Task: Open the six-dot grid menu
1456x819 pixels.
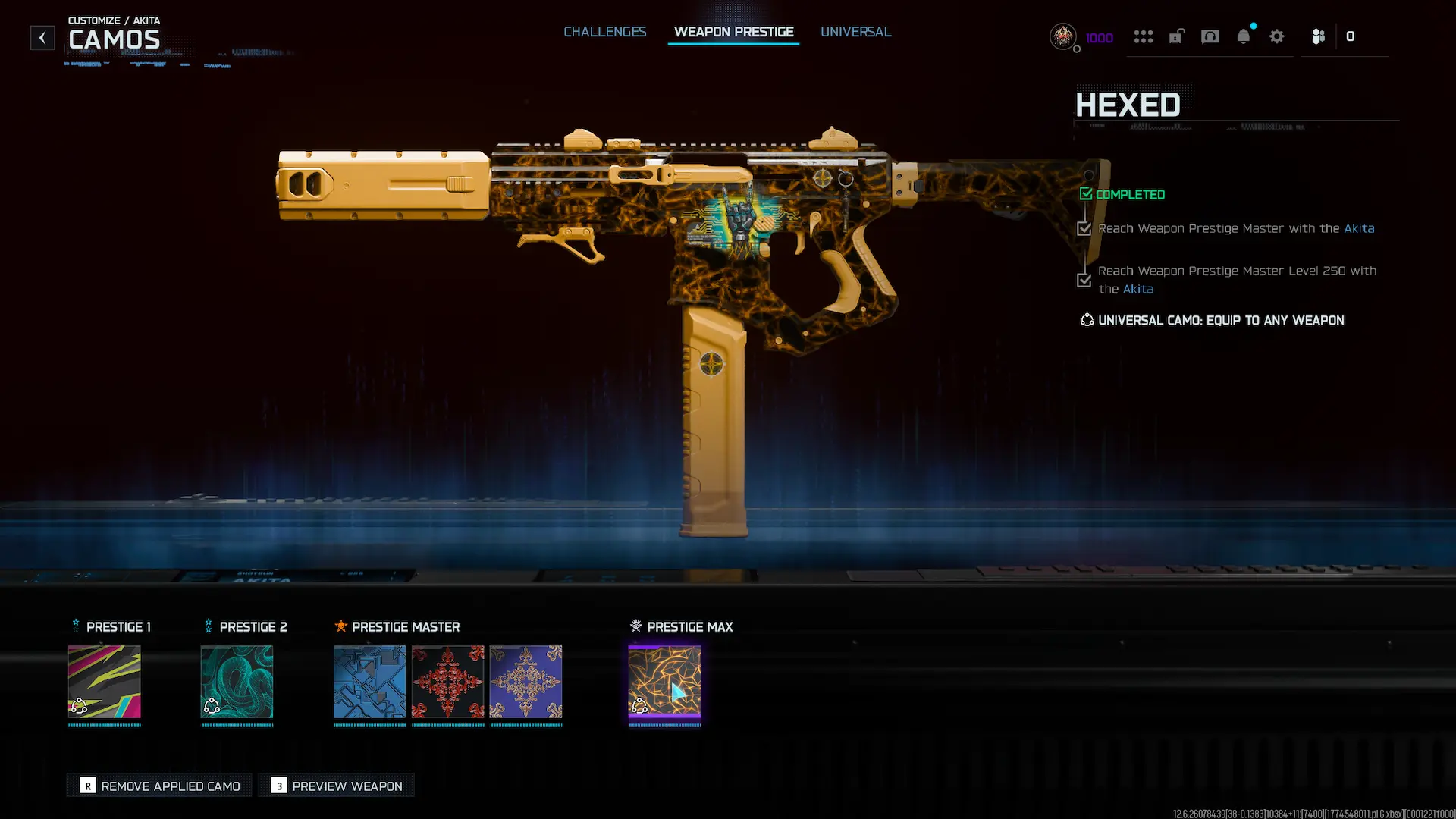Action: click(x=1143, y=36)
